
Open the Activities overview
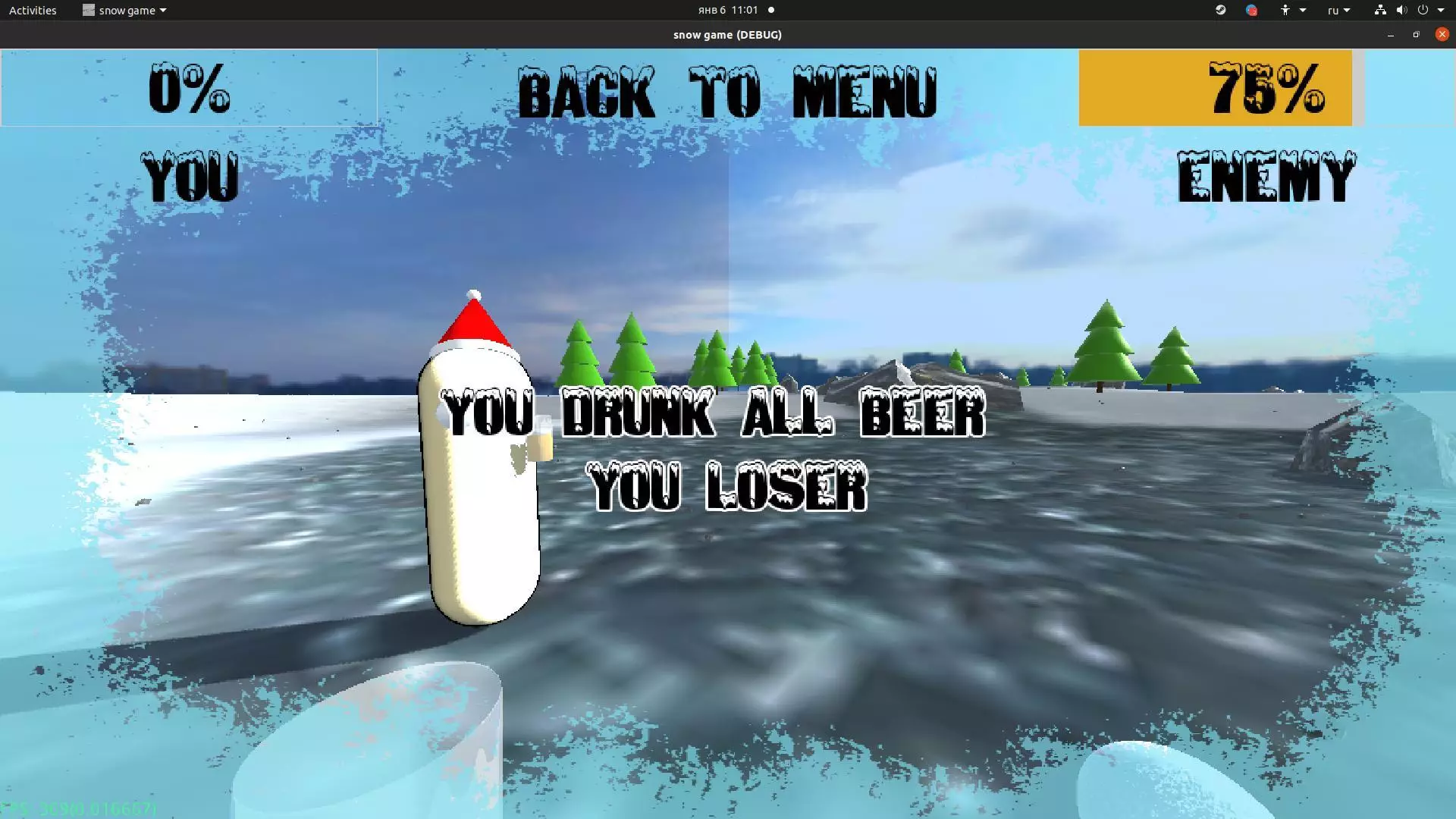[x=32, y=10]
